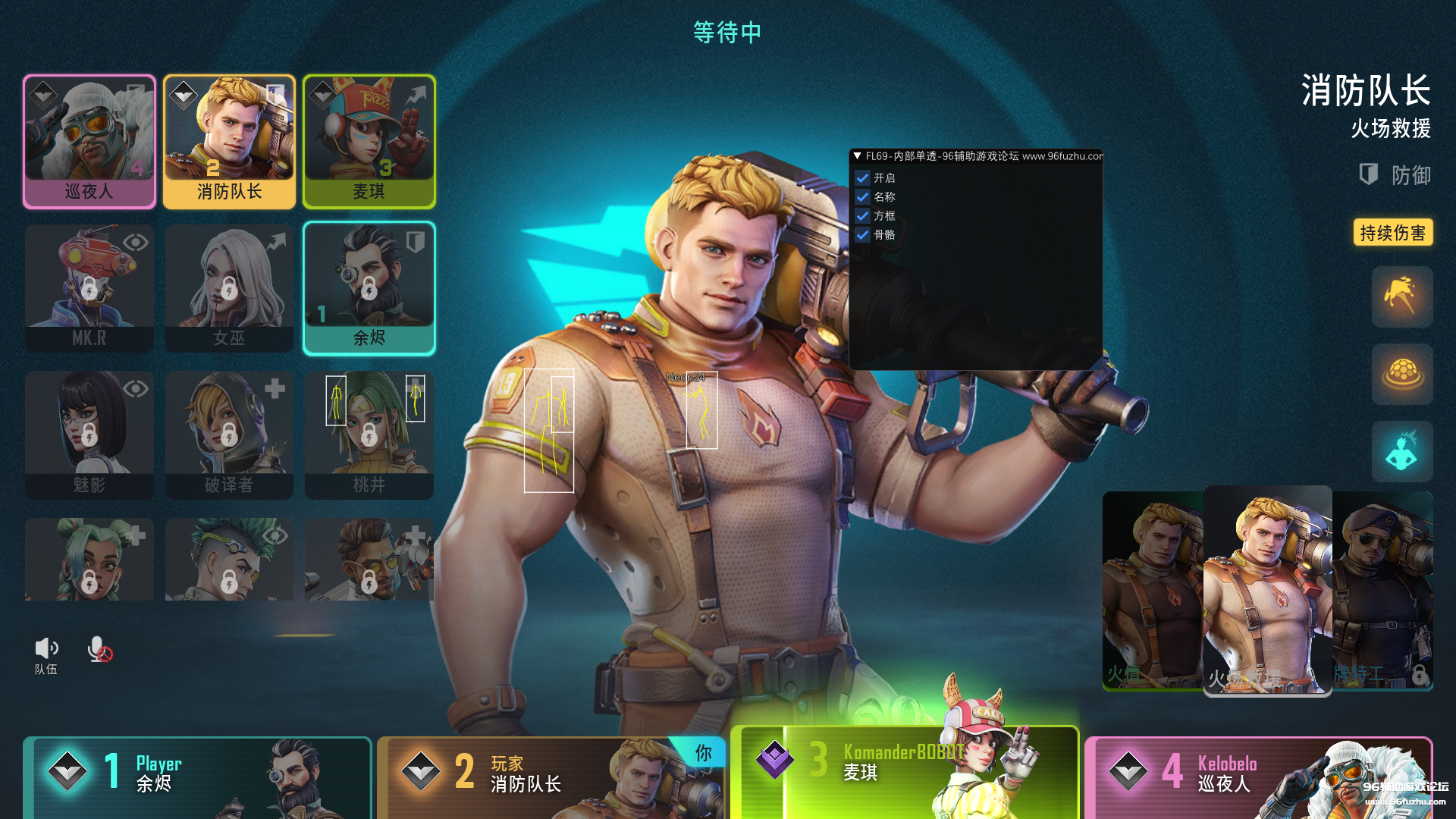
Task: Toggle the 名称 overlay checkbox
Action: click(x=862, y=197)
